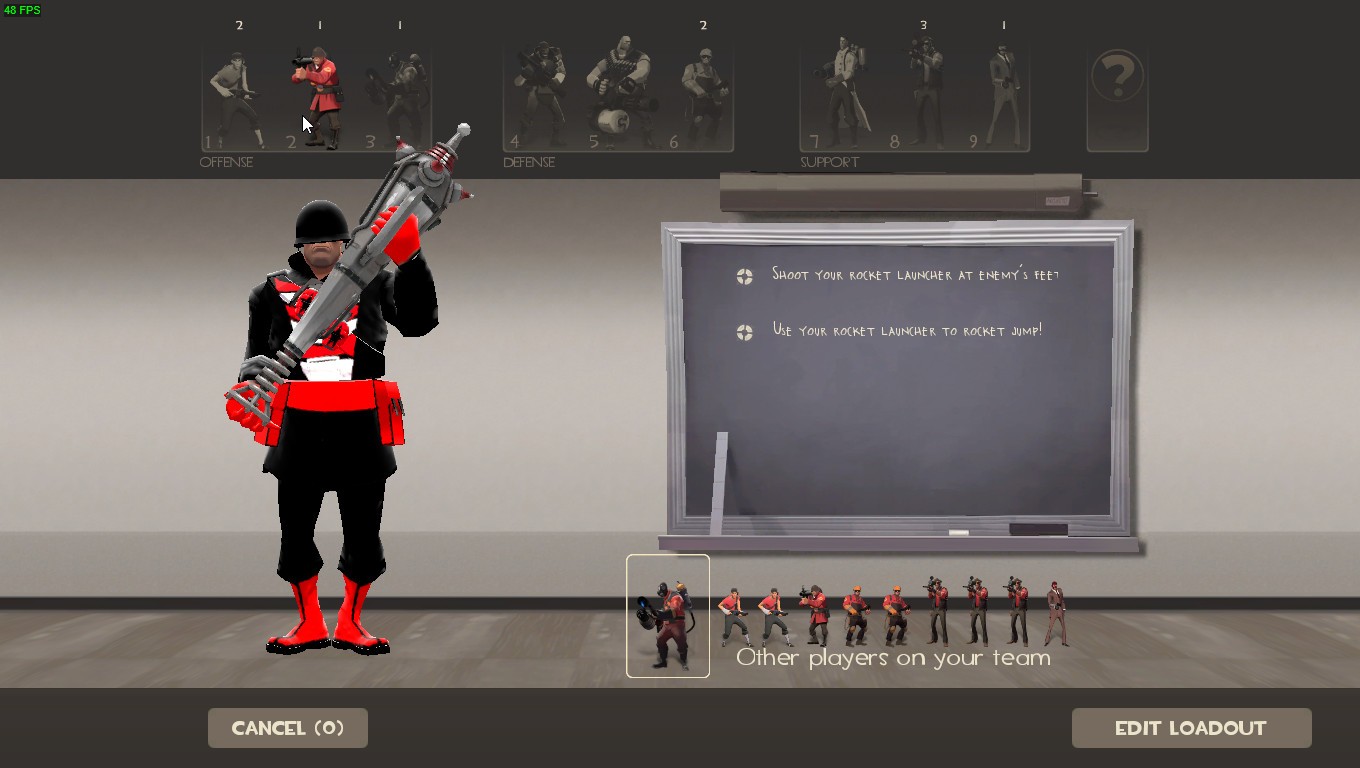
Task: Click the first Scout teammate thumbnail
Action: pyautogui.click(x=734, y=612)
